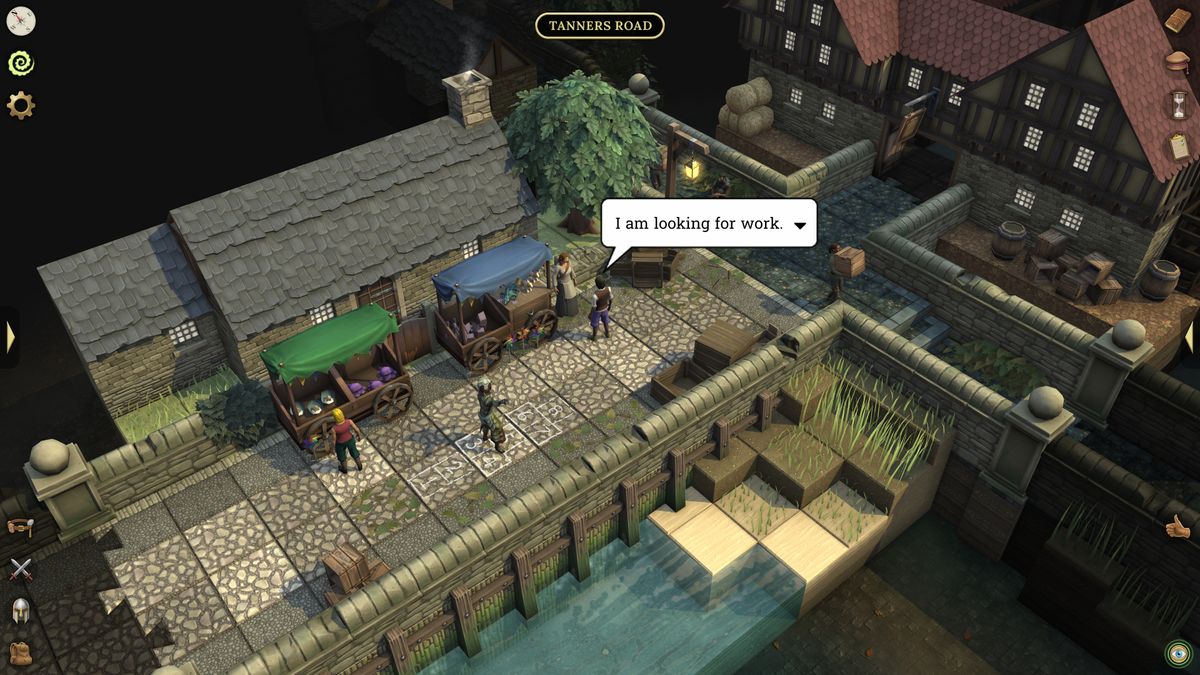Click the green spiral icon
Viewport: 1200px width, 675px height.
20,63
